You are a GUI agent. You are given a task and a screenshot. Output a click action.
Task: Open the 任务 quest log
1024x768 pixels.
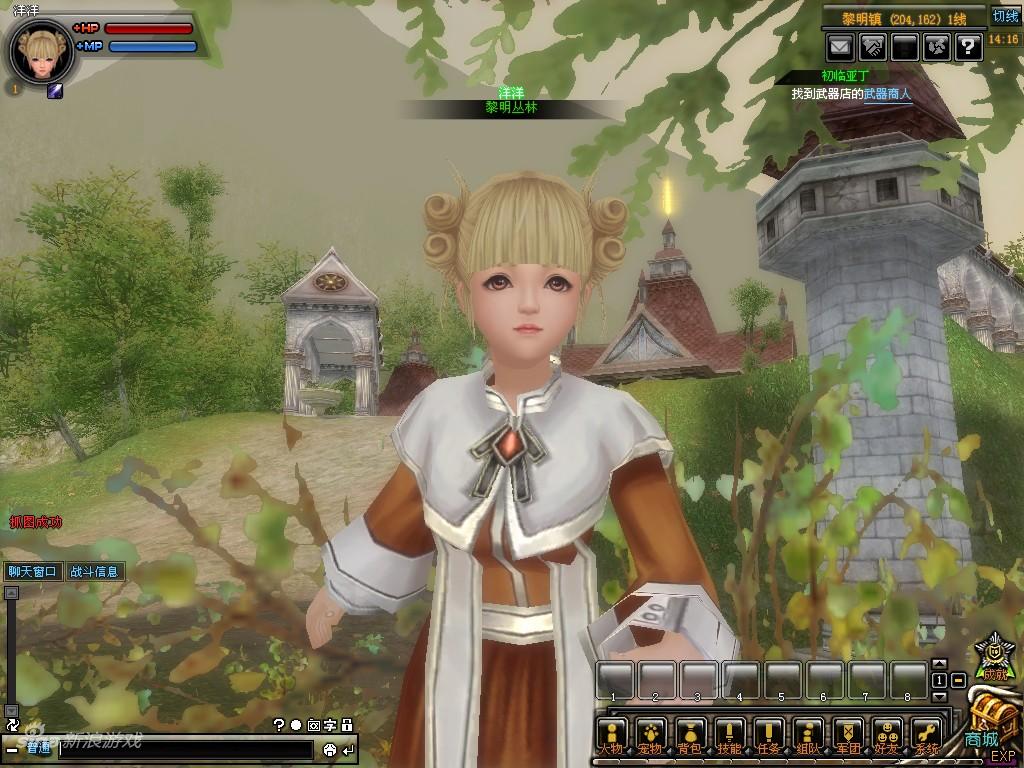pyautogui.click(x=769, y=735)
